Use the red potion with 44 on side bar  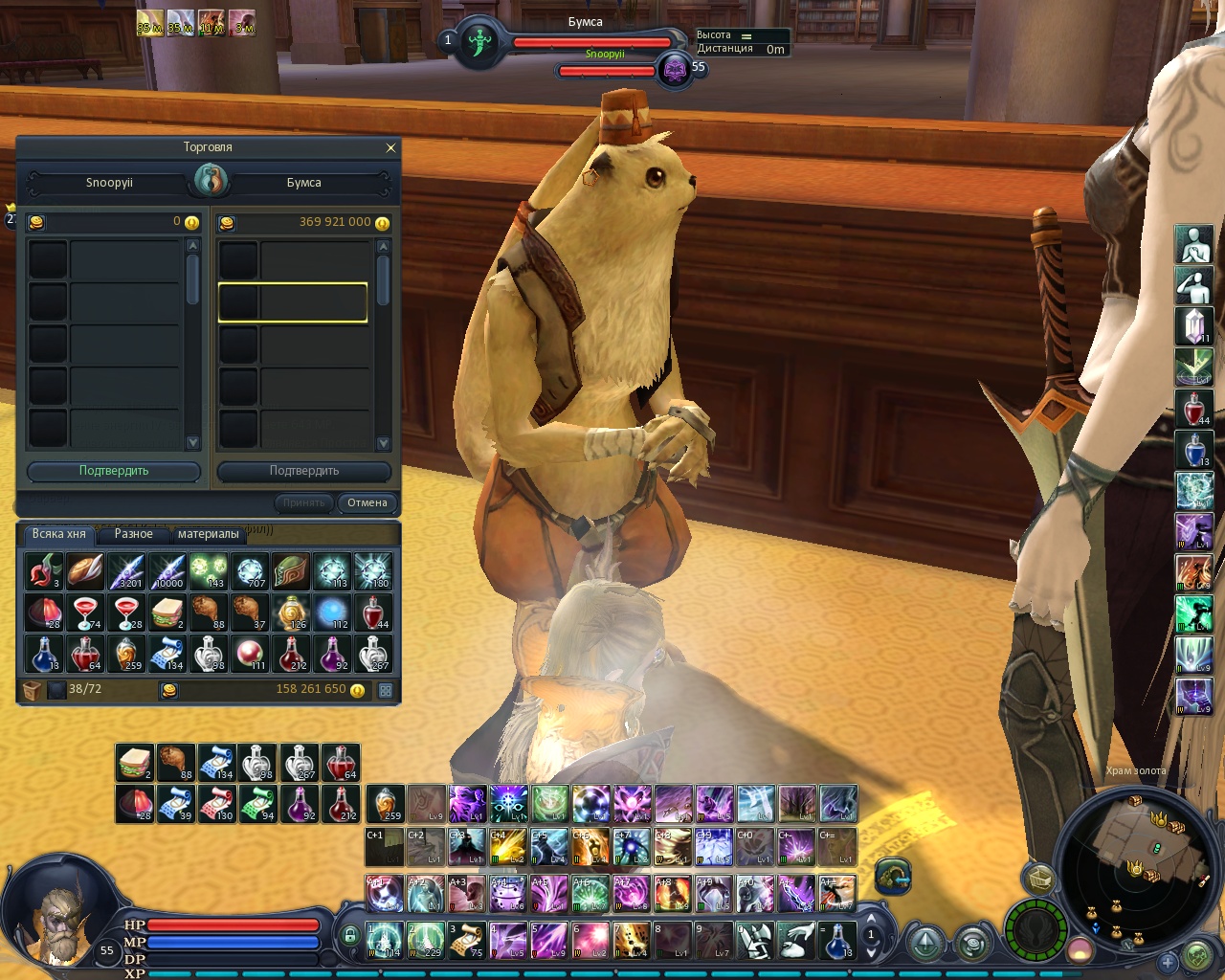coord(1193,409)
